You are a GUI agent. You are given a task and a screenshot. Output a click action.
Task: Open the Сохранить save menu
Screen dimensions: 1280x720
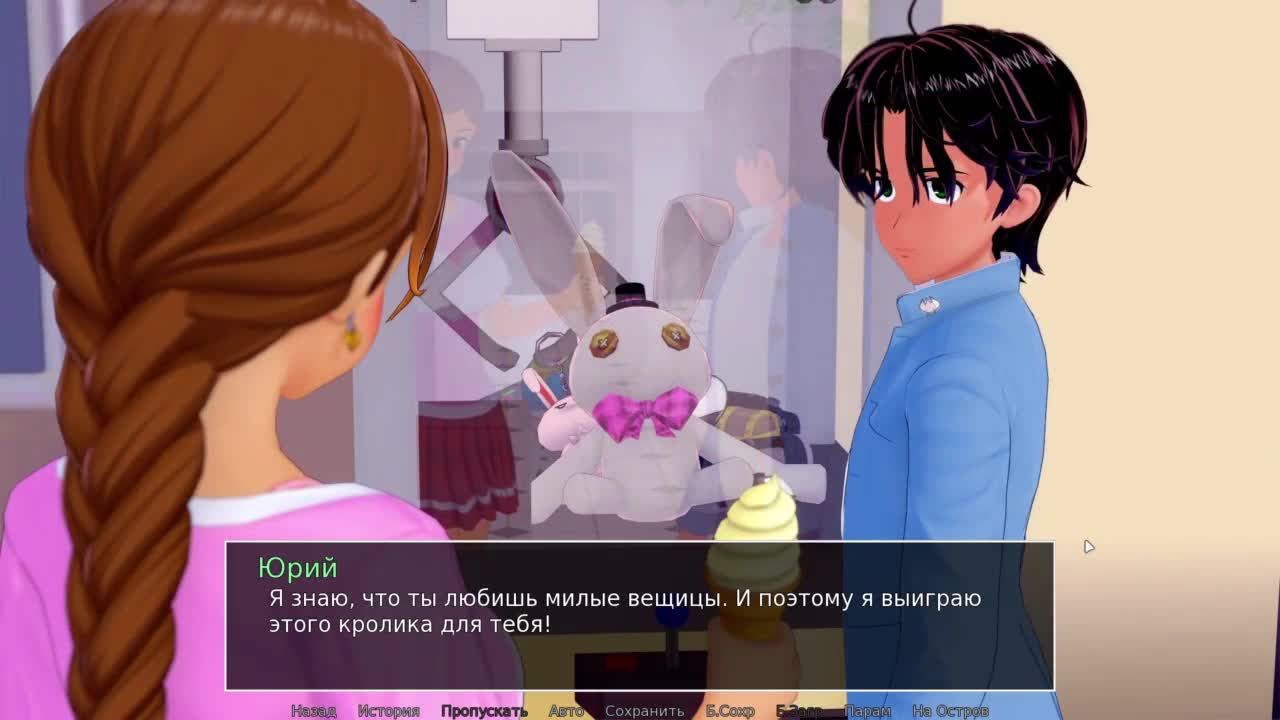(x=644, y=711)
